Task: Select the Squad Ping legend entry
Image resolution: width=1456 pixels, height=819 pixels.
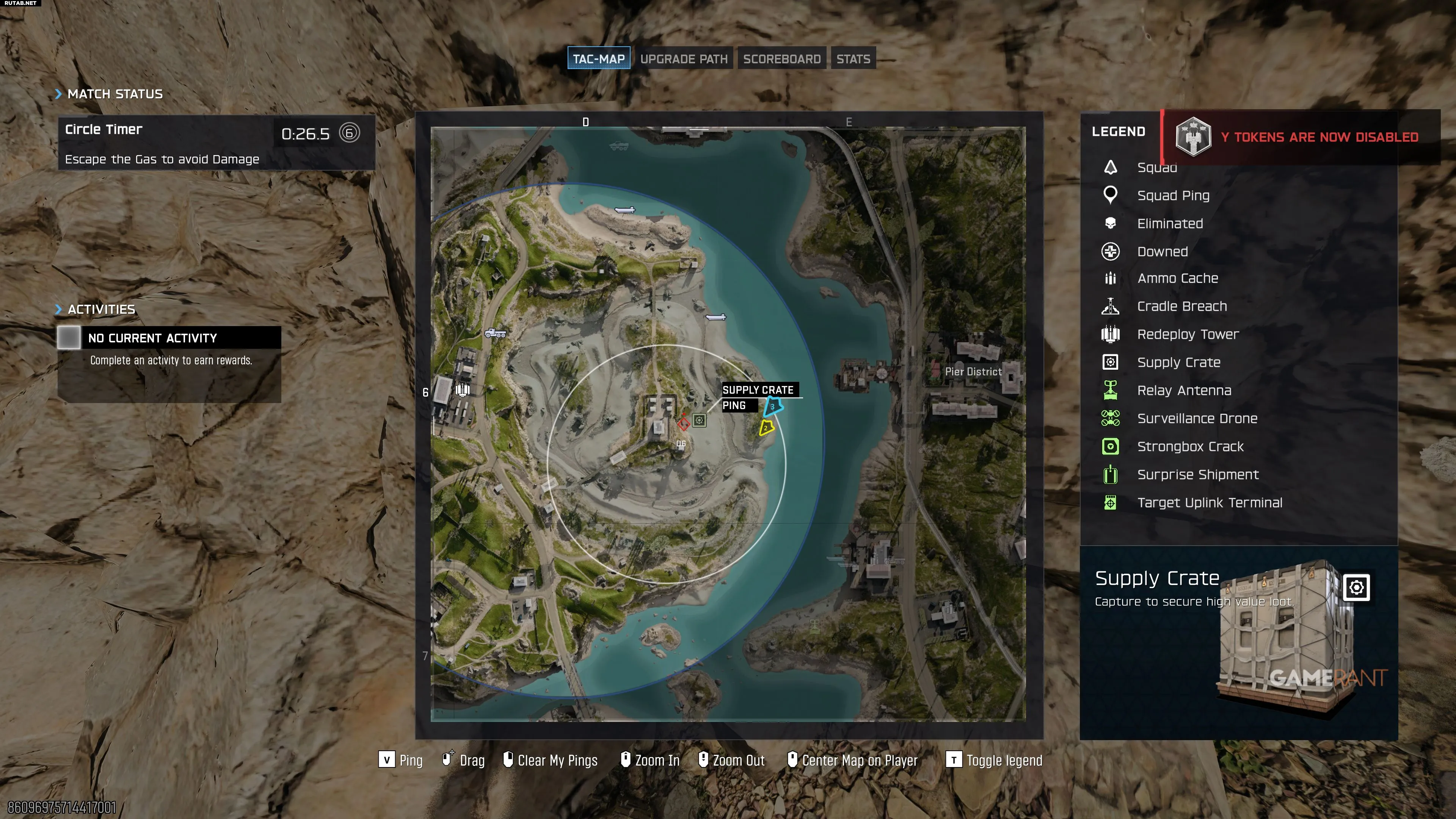Action: pyautogui.click(x=1173, y=196)
